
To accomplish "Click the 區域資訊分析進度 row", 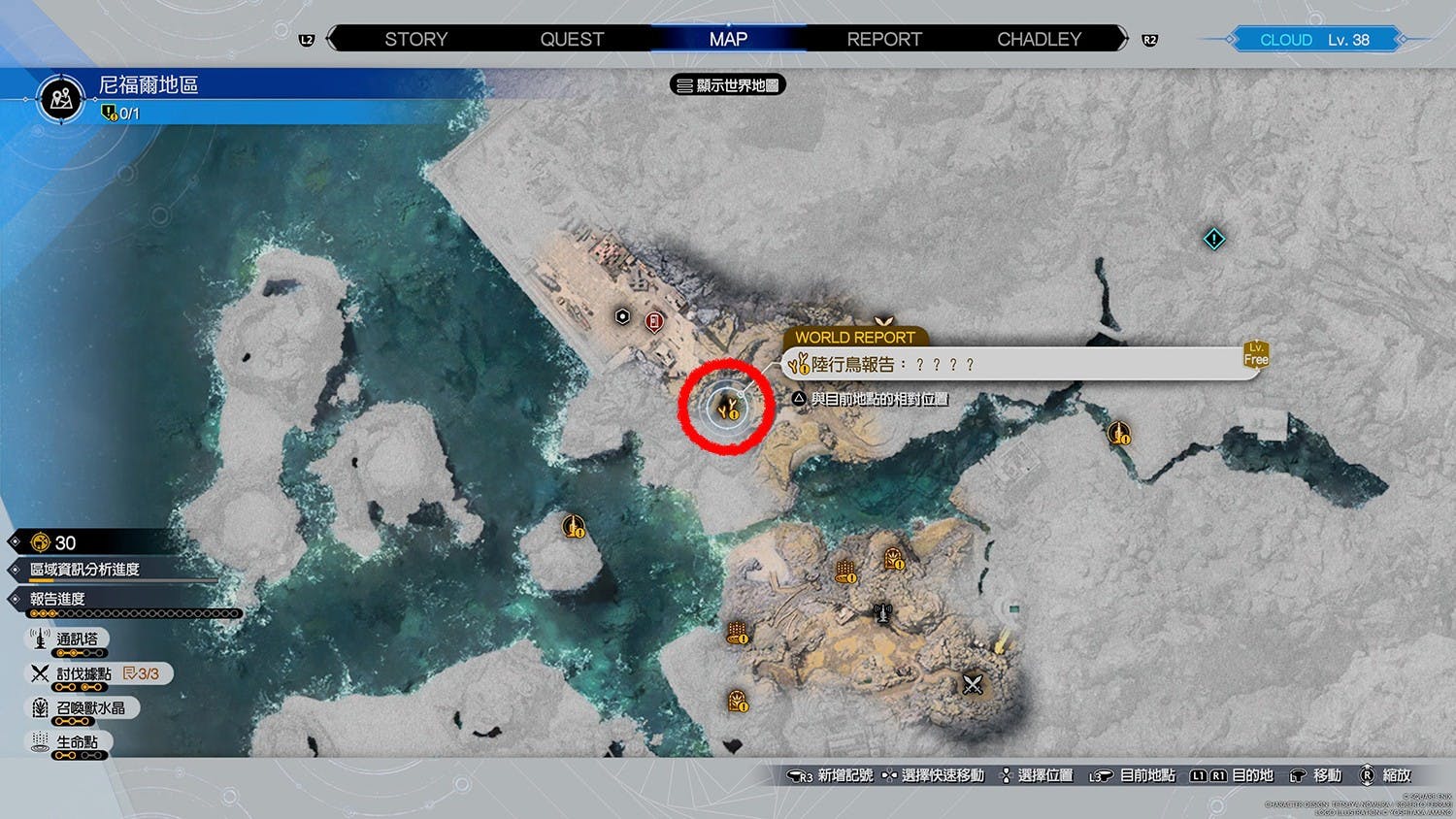I will point(84,570).
